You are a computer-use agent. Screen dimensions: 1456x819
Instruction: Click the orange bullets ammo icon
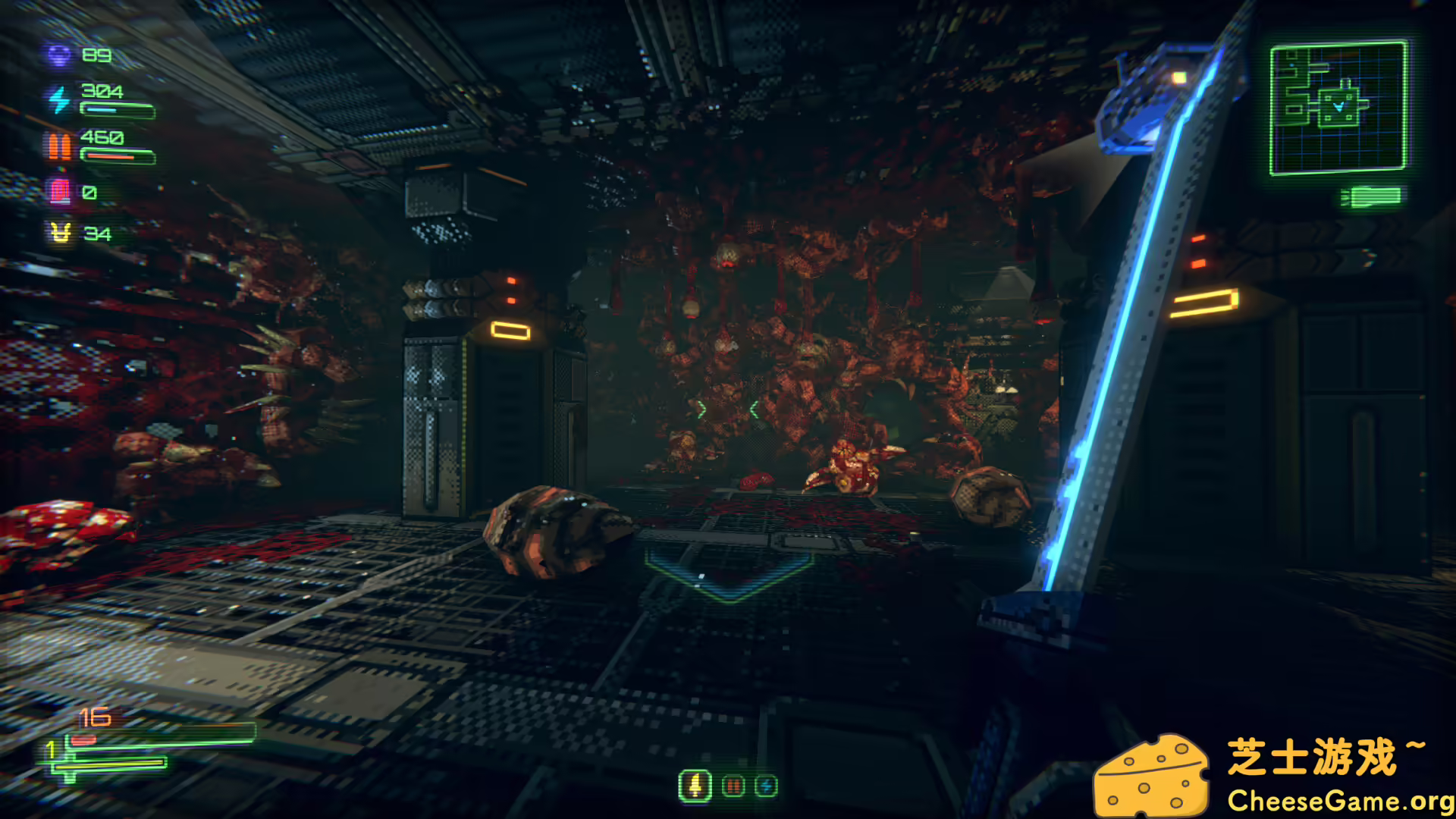coord(59,146)
